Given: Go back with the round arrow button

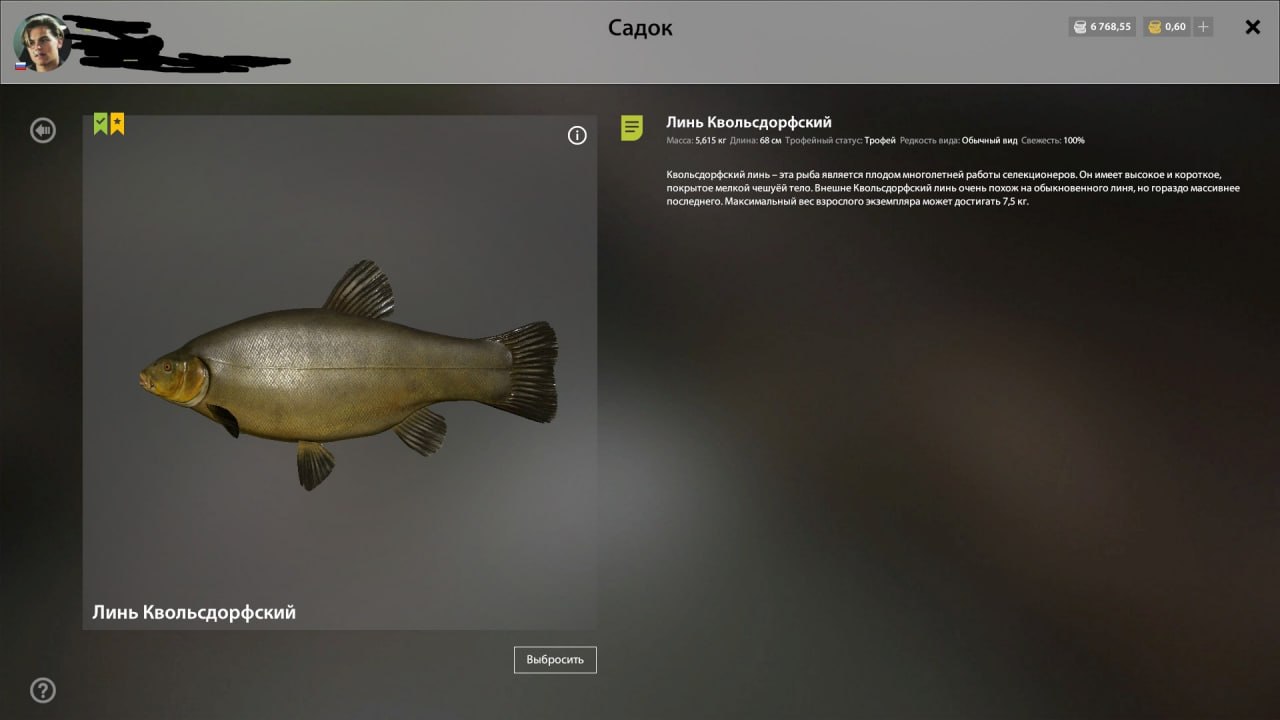Looking at the screenshot, I should click(43, 130).
